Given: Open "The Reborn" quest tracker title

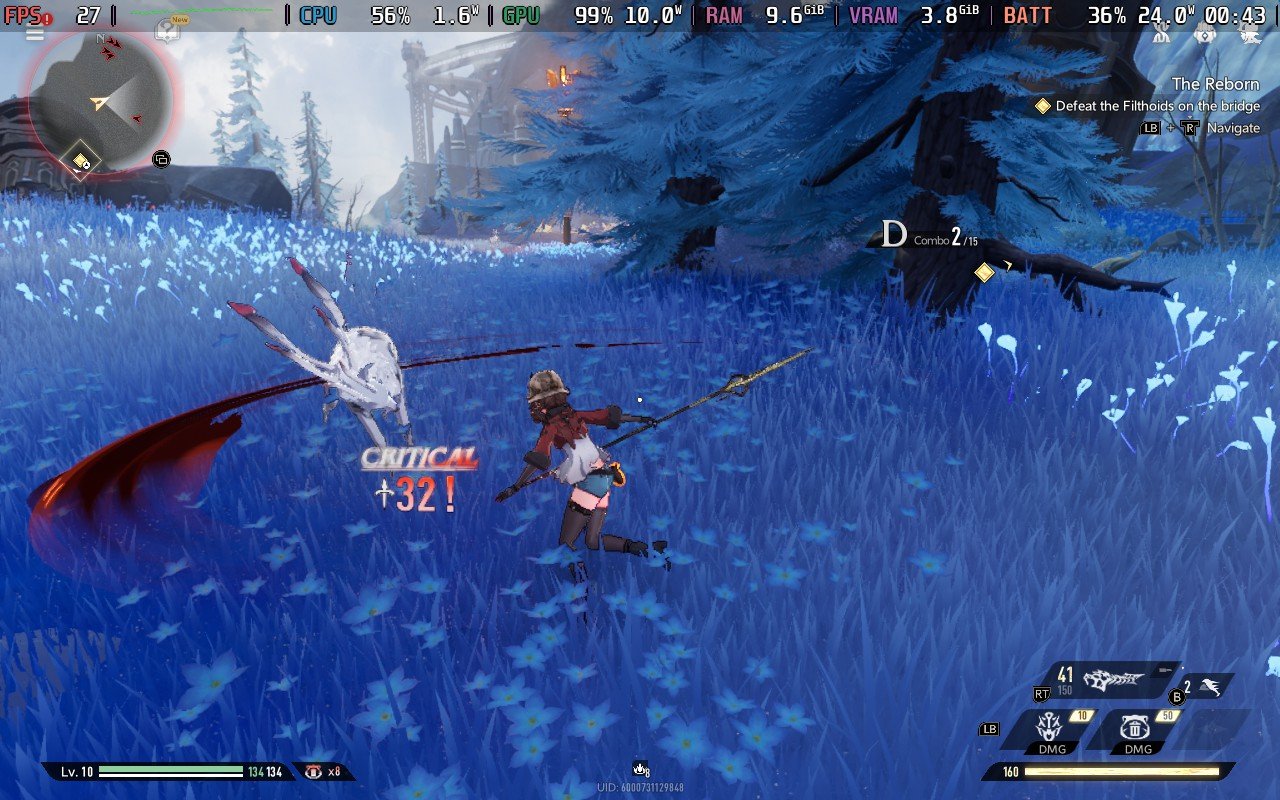Looking at the screenshot, I should 1215,84.
